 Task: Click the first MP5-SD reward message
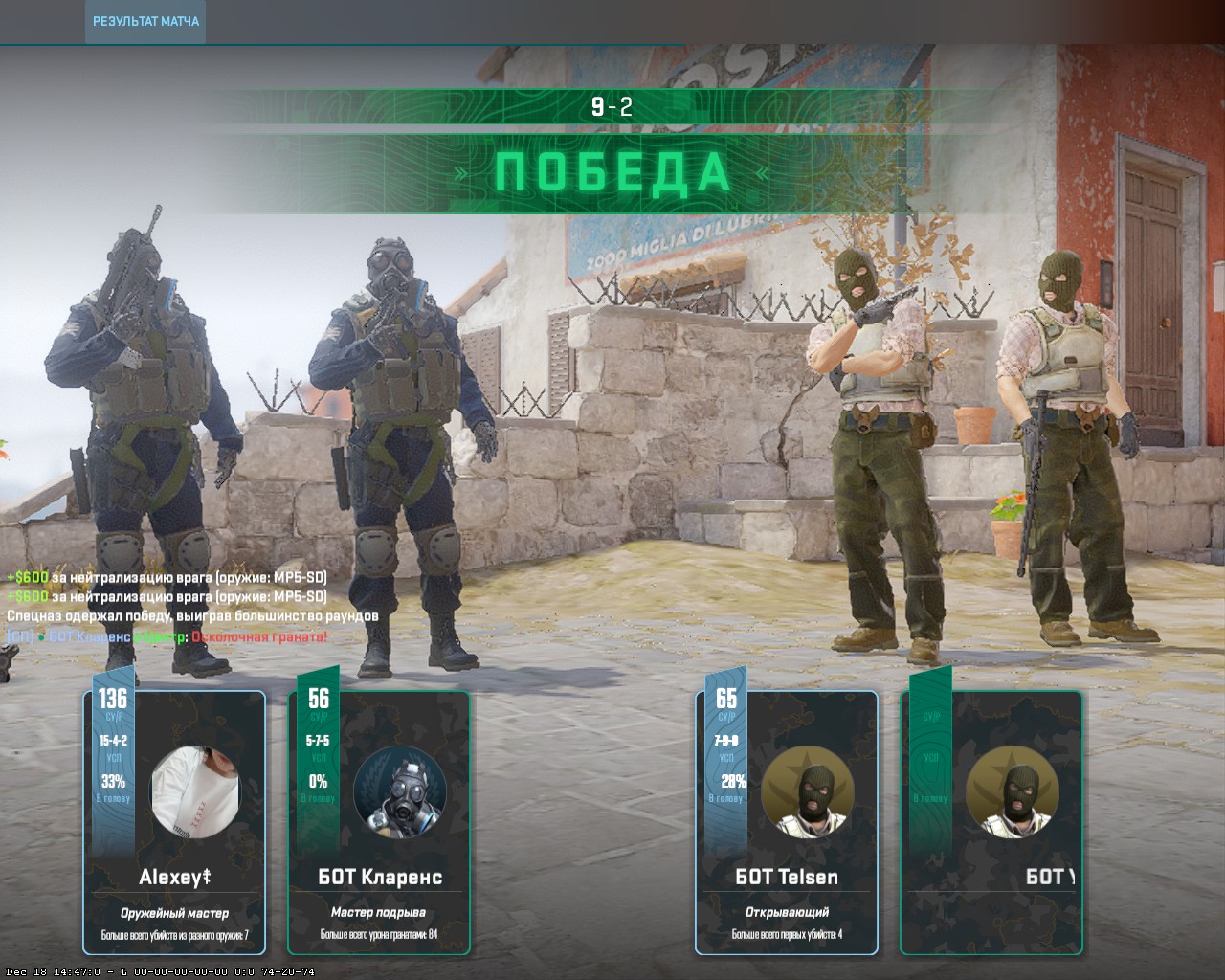(166, 577)
